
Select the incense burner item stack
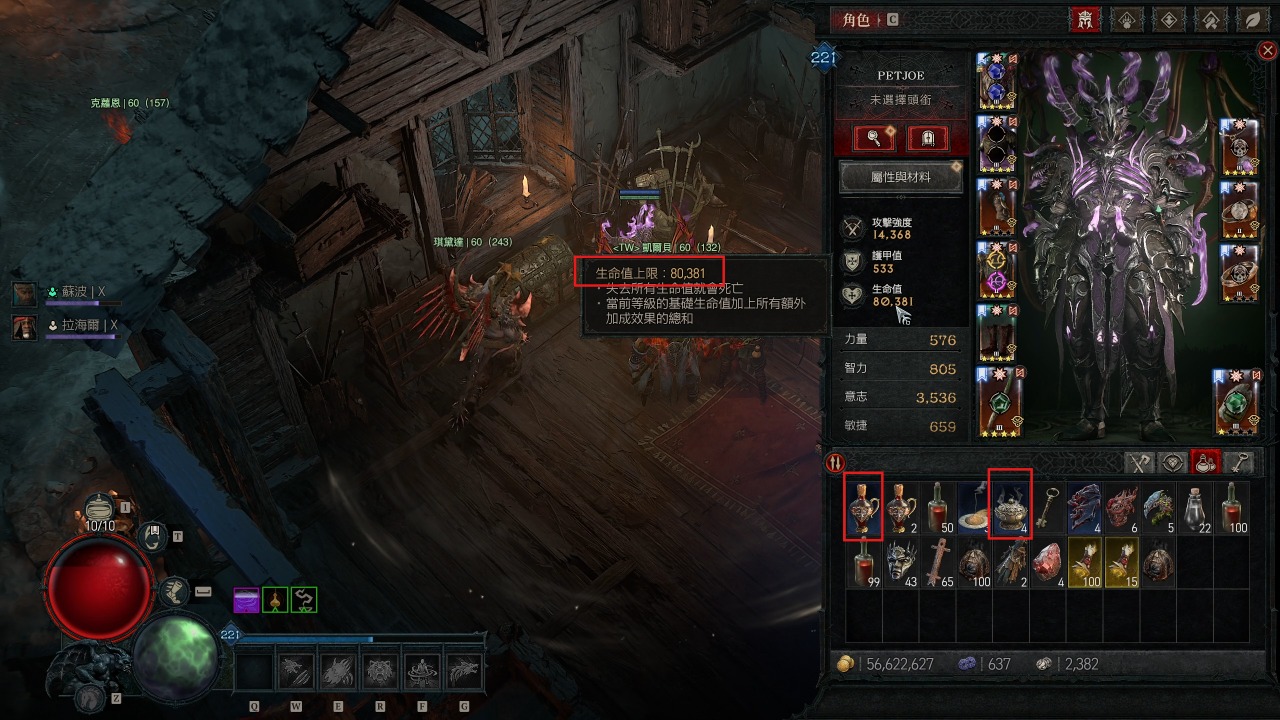coord(1011,509)
